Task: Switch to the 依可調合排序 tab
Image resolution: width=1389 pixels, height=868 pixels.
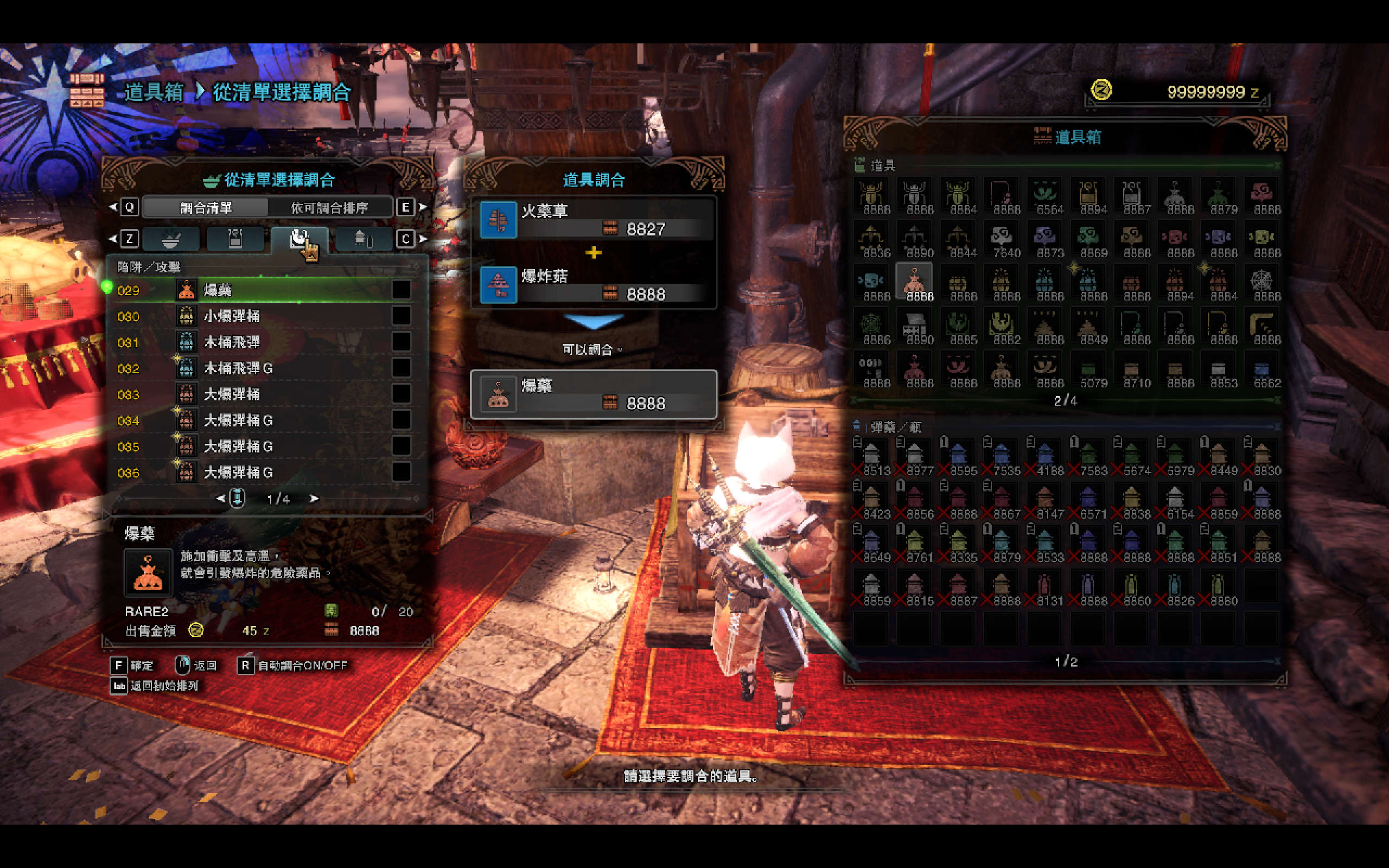Action: [329, 207]
